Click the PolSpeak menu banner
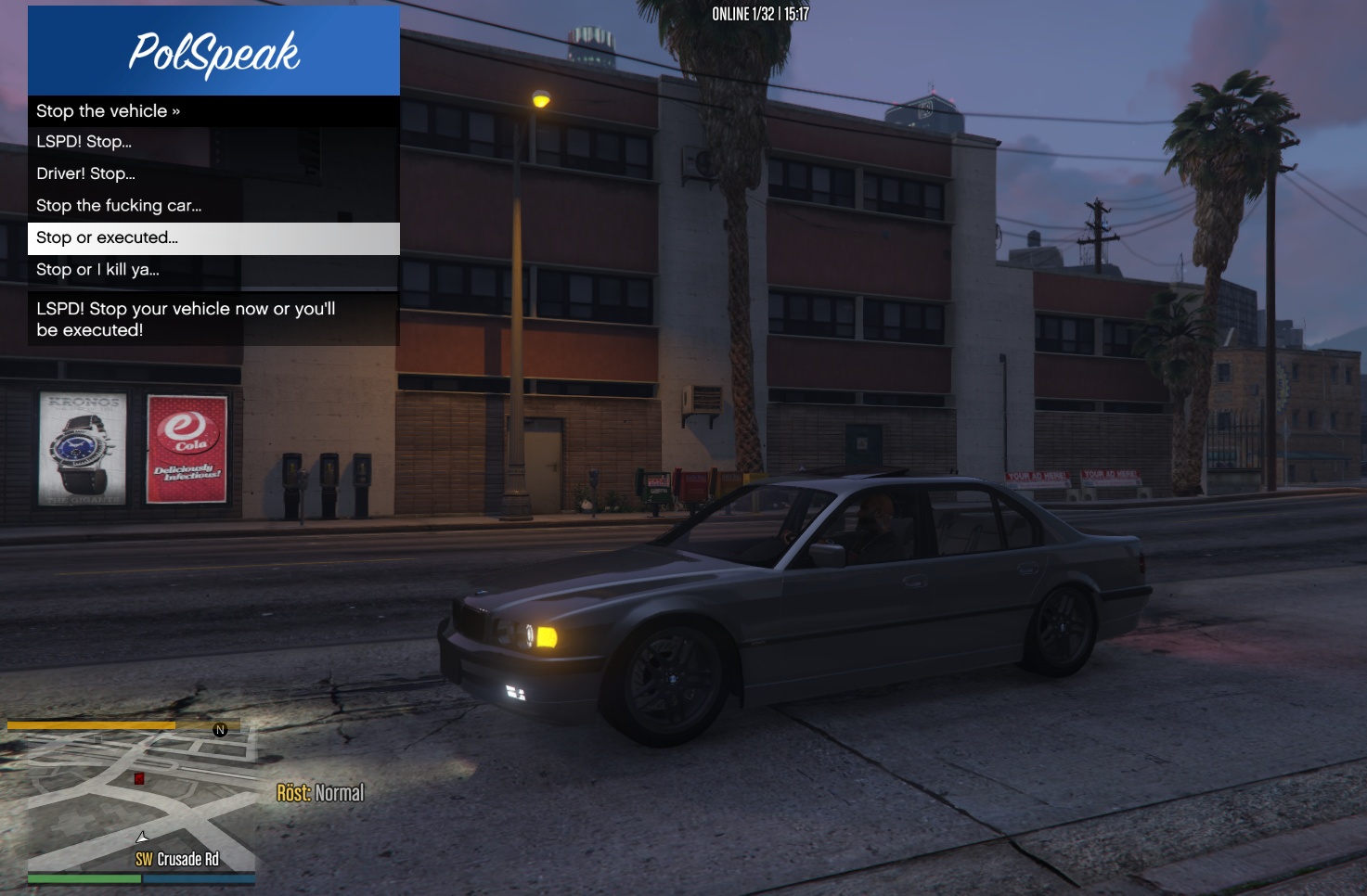This screenshot has width=1367, height=896. click(x=213, y=51)
